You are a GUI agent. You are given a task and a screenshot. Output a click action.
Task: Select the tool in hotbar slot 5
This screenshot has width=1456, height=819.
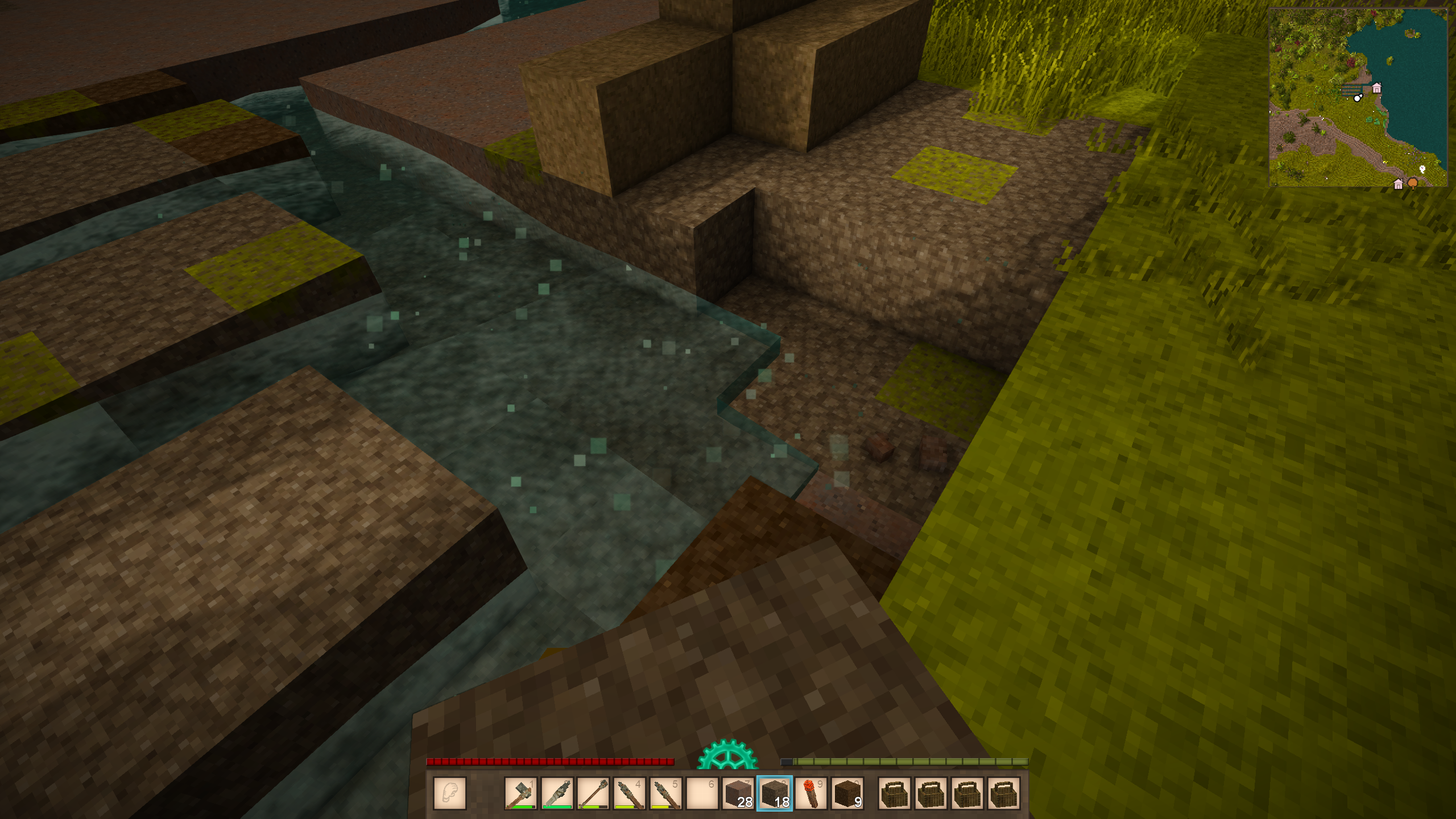666,793
